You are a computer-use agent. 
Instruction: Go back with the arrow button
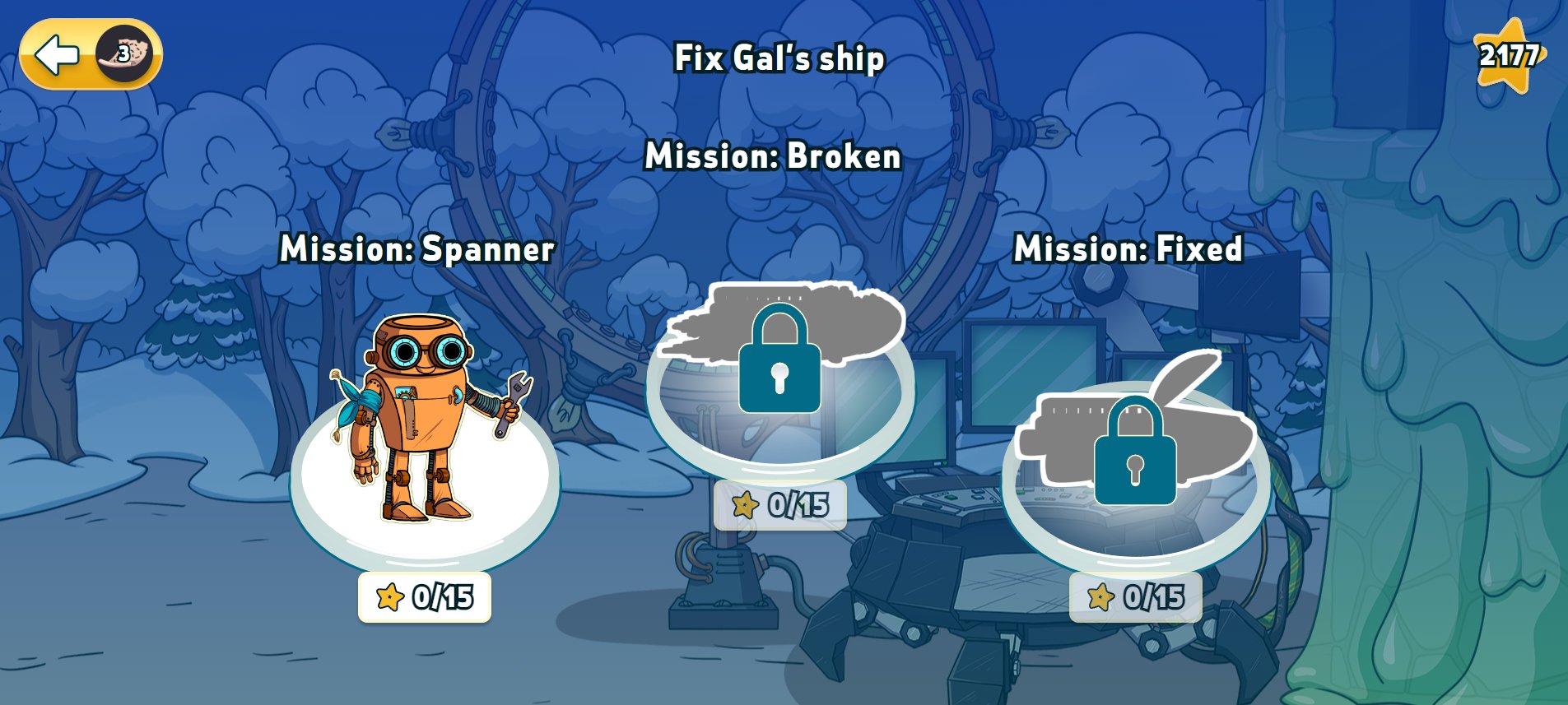coord(58,55)
